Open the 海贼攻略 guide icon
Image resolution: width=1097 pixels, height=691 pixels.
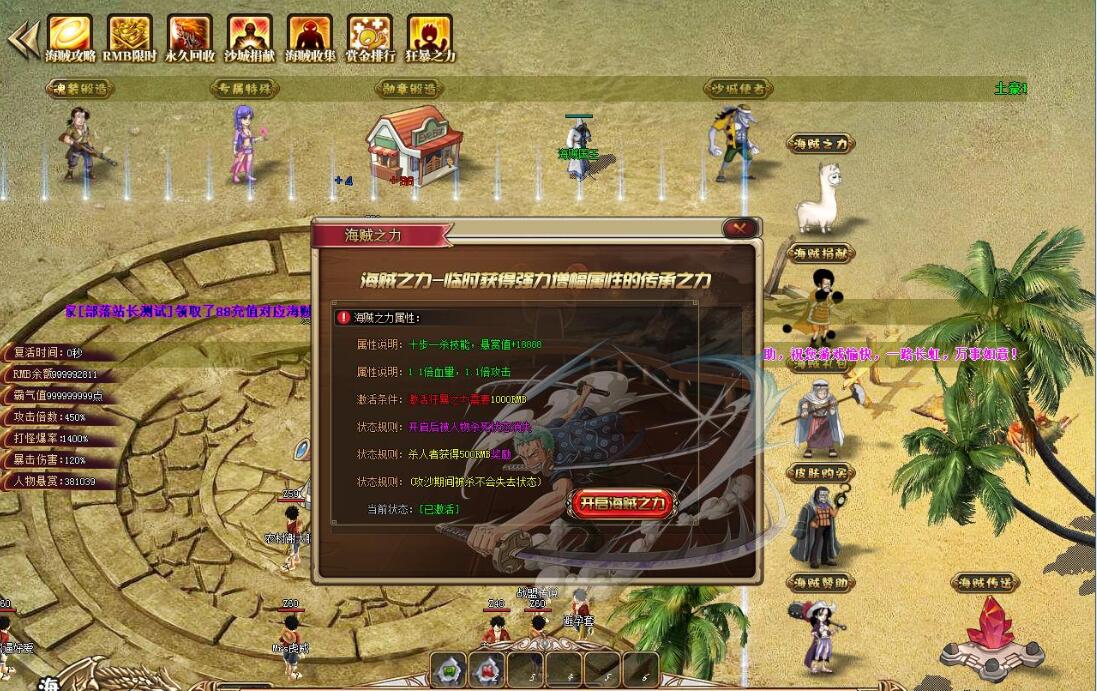[70, 35]
